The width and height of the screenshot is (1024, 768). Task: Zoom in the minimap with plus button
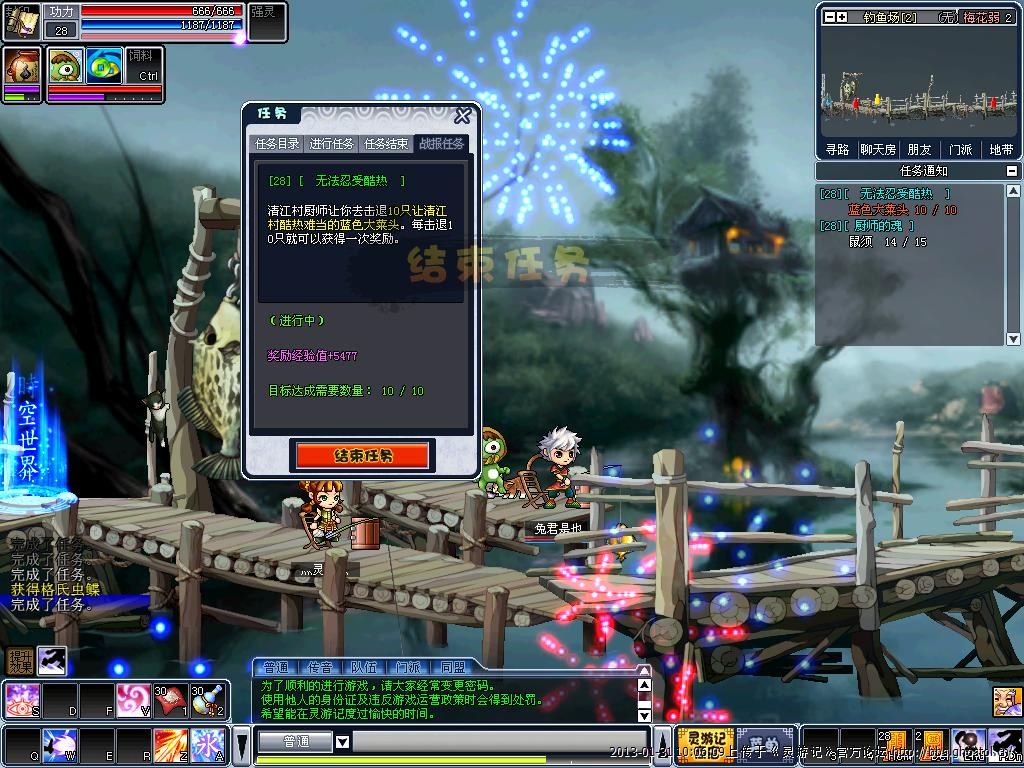coord(842,17)
